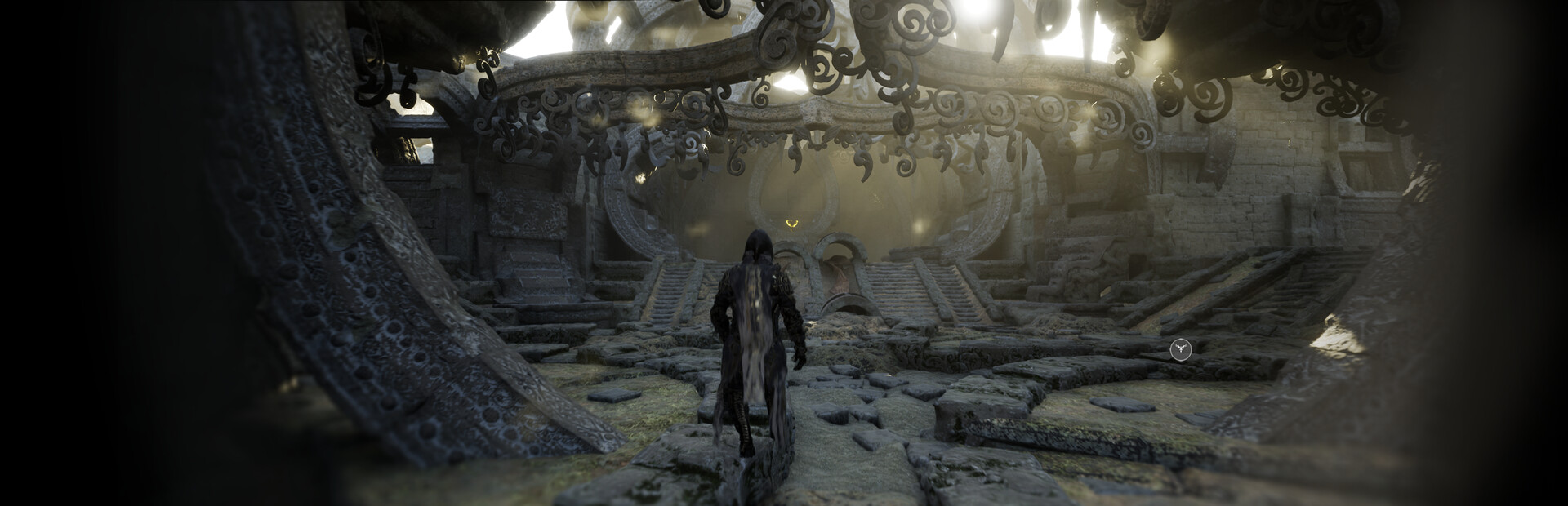Viewport: 1568px width, 506px height.
Task: Click the circular white winged waypoint marker
Action: pyautogui.click(x=1180, y=350)
